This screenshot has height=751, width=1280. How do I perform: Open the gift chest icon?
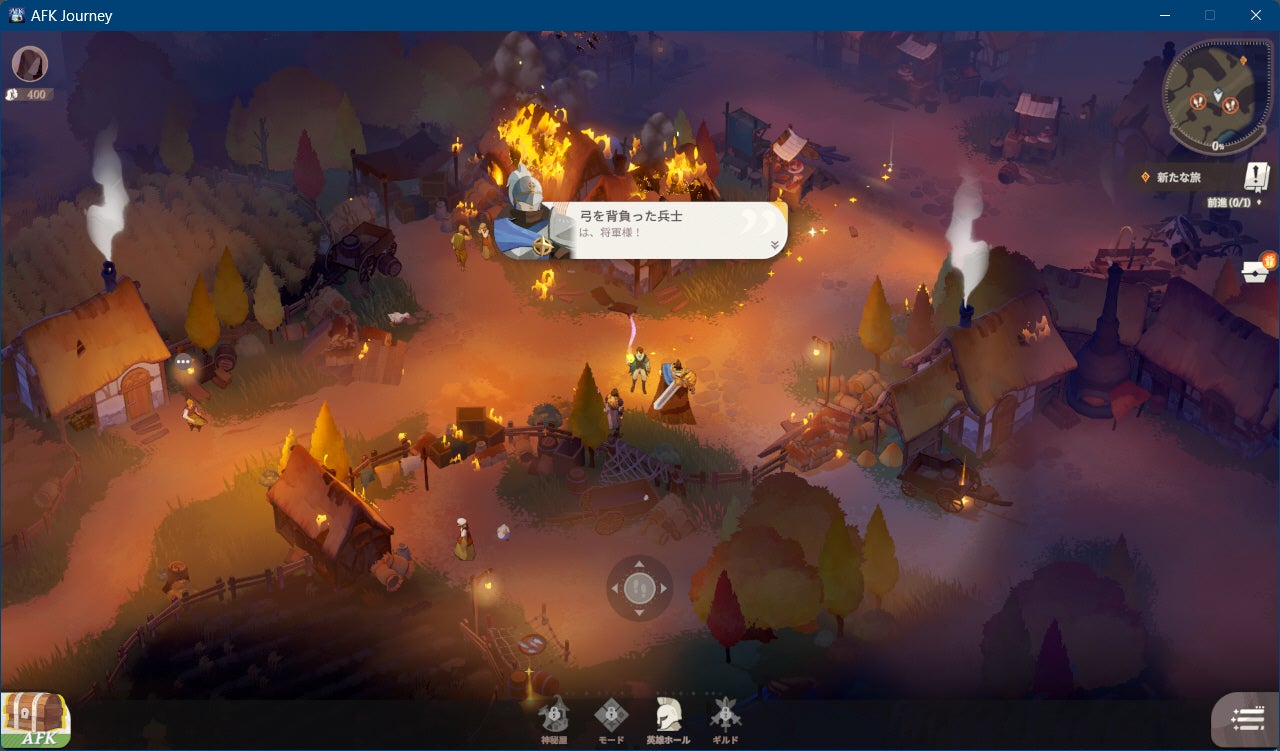coord(1257,270)
